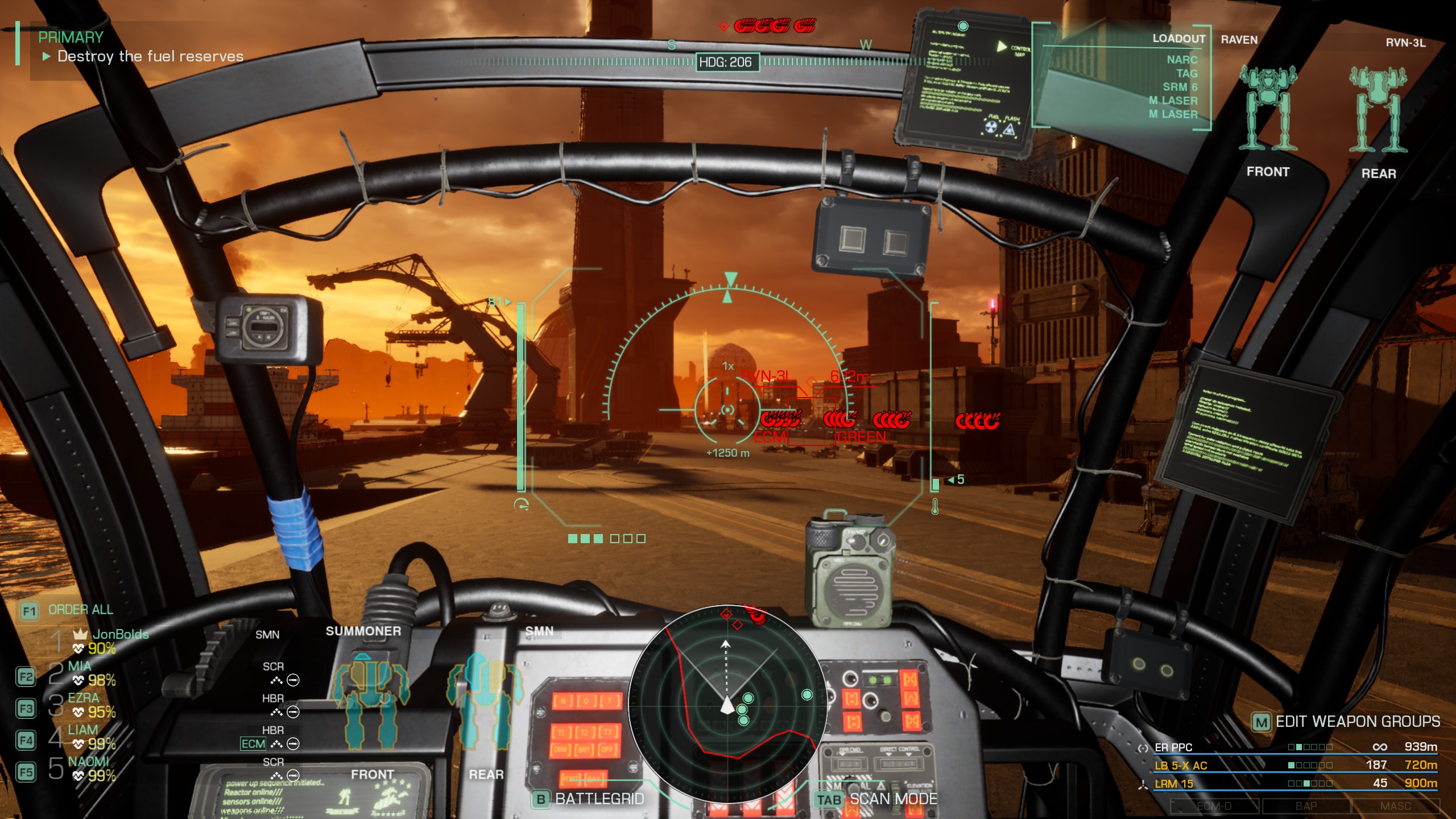Switch to the LOADOUT tab
Screen dimensions: 1456x819
[x=1179, y=40]
